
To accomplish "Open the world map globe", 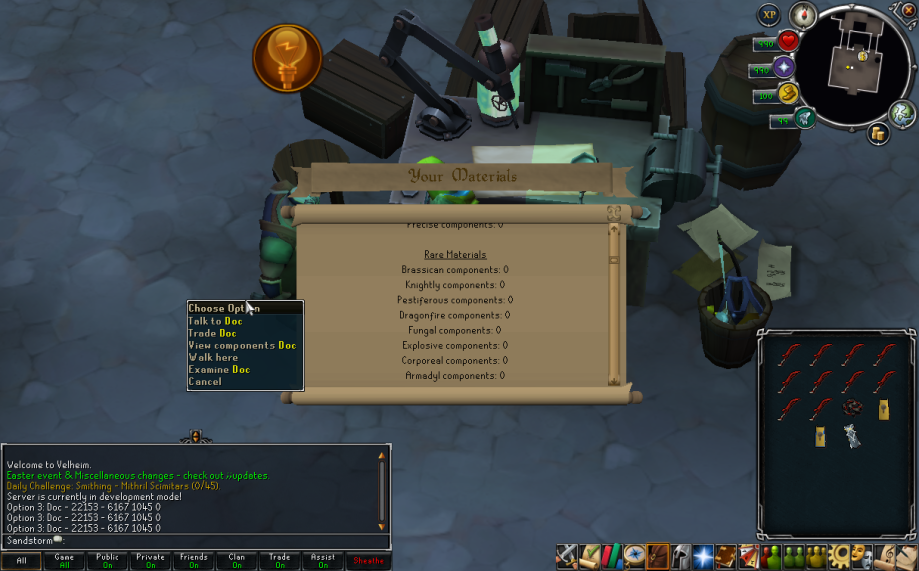I will pyautogui.click(x=899, y=112).
